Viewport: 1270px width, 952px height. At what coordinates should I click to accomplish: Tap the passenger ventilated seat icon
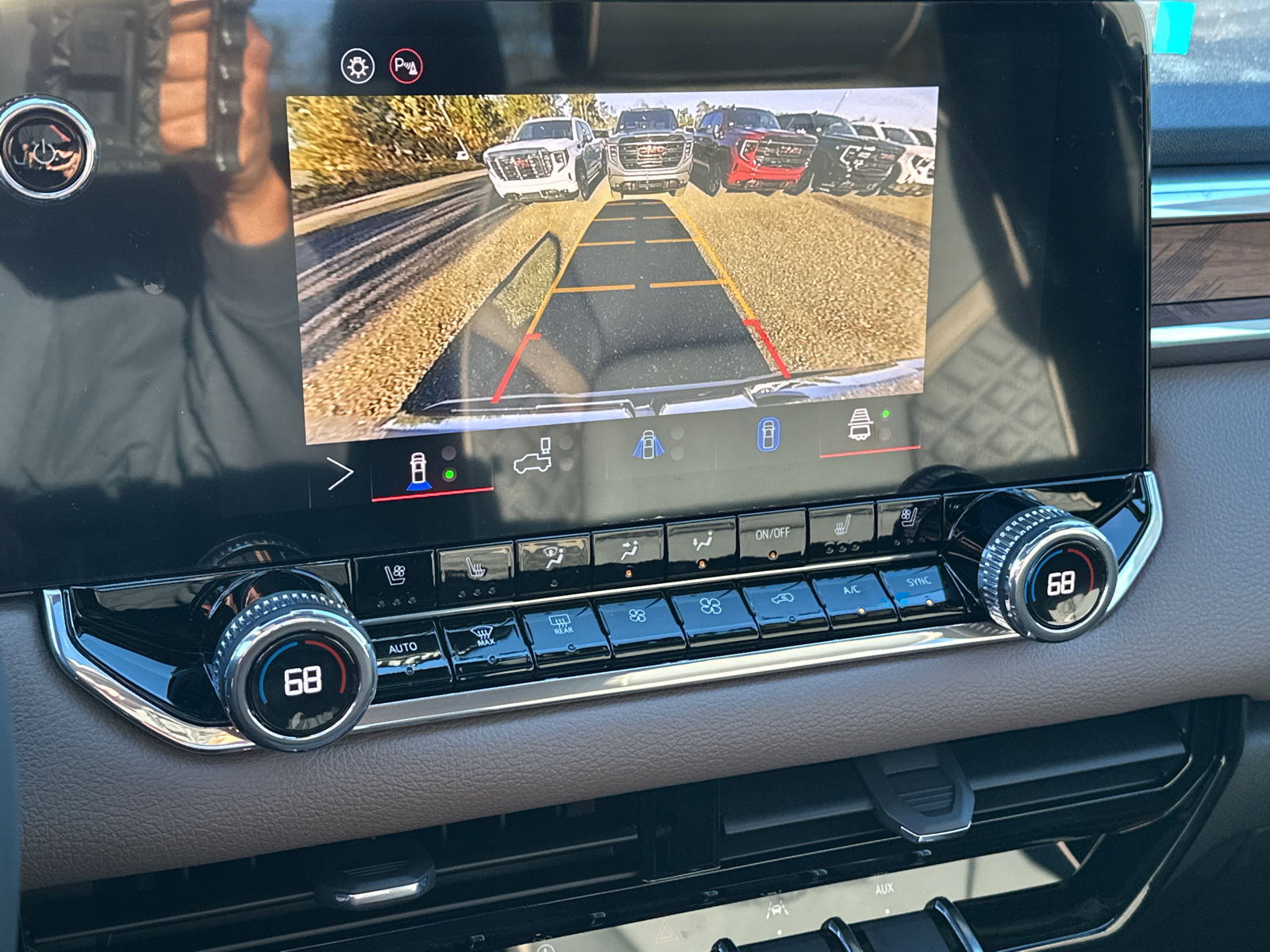tap(907, 517)
